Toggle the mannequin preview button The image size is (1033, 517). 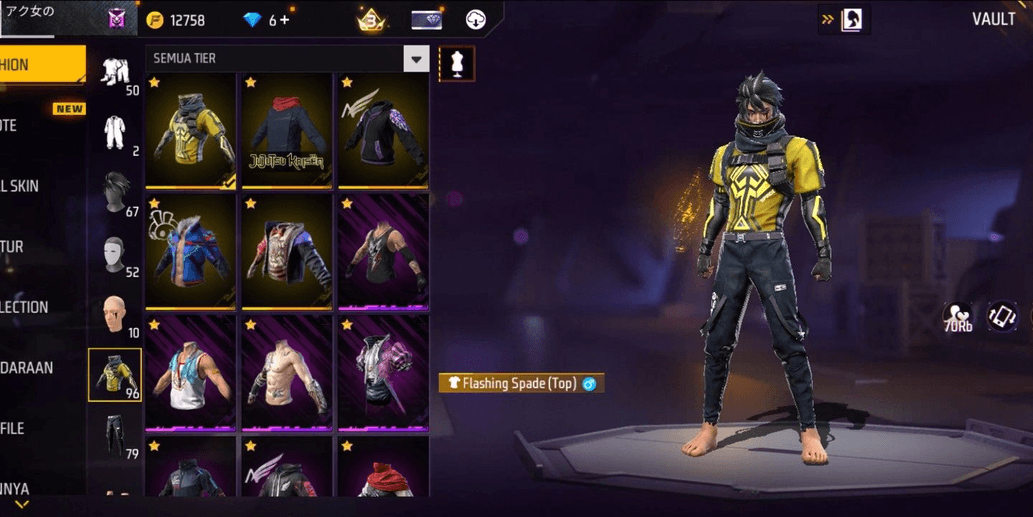click(x=457, y=64)
